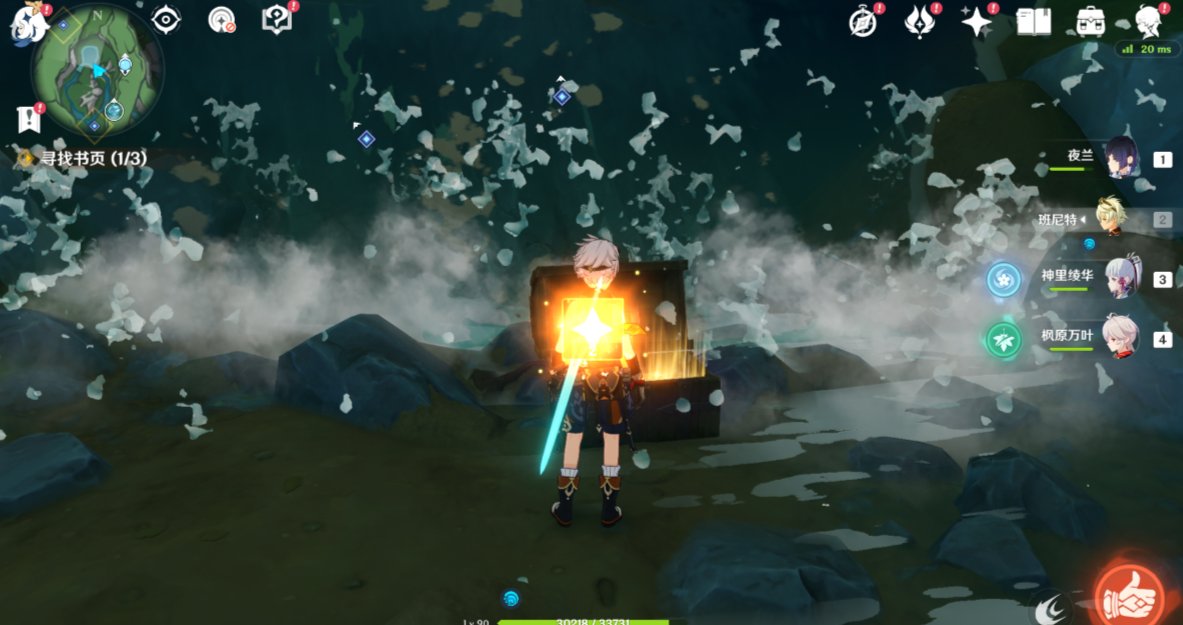Open the four-pointed star wish icon

(x=976, y=22)
